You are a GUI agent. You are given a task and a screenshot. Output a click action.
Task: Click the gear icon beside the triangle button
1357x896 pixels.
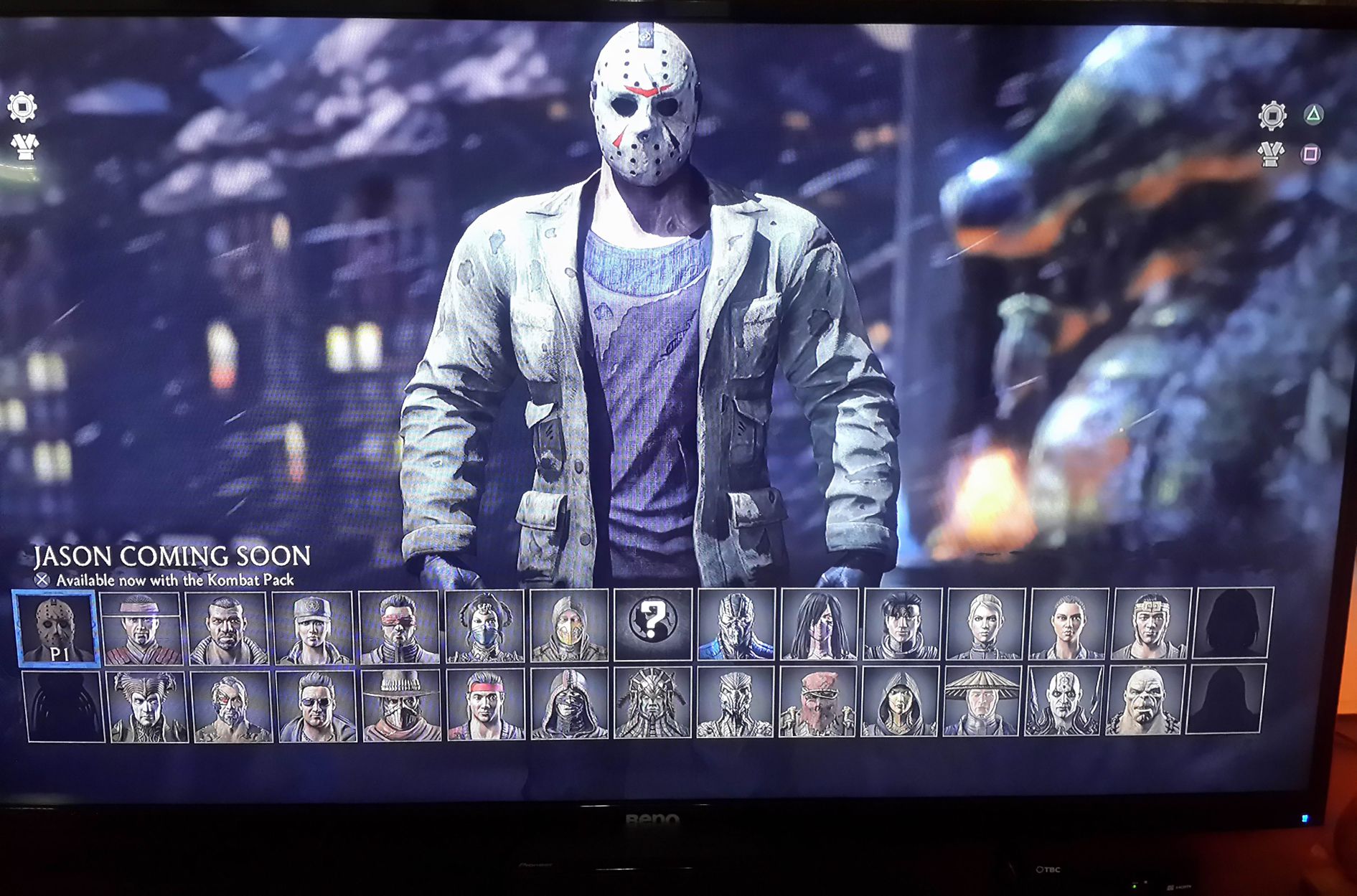click(x=1271, y=115)
